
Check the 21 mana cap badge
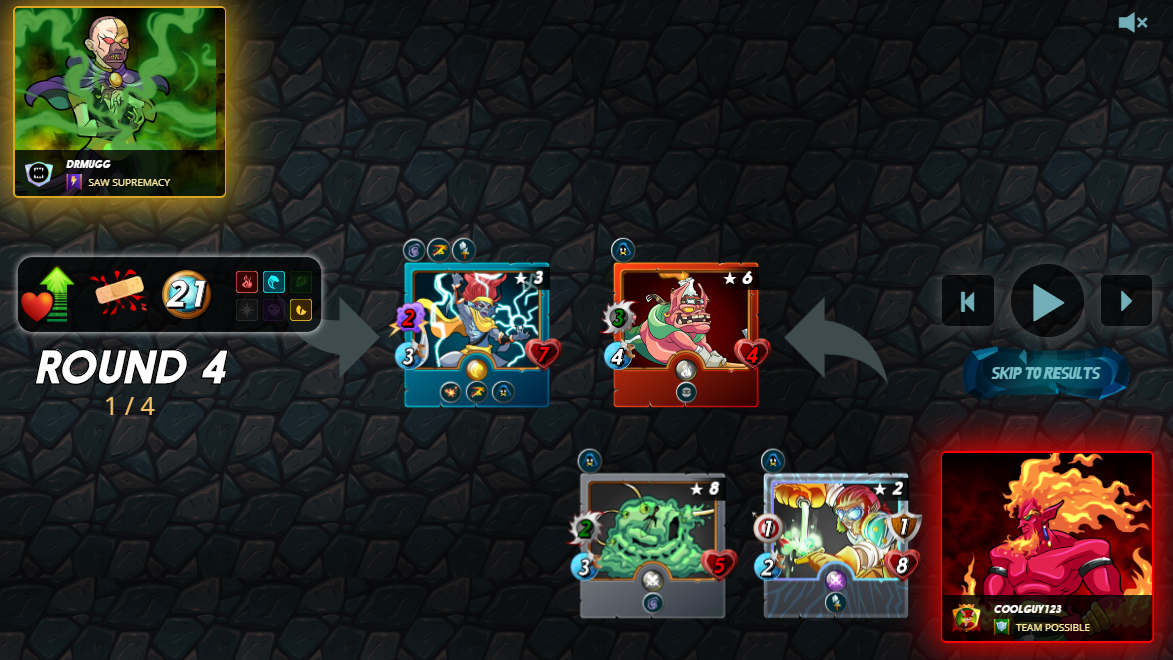pos(186,294)
